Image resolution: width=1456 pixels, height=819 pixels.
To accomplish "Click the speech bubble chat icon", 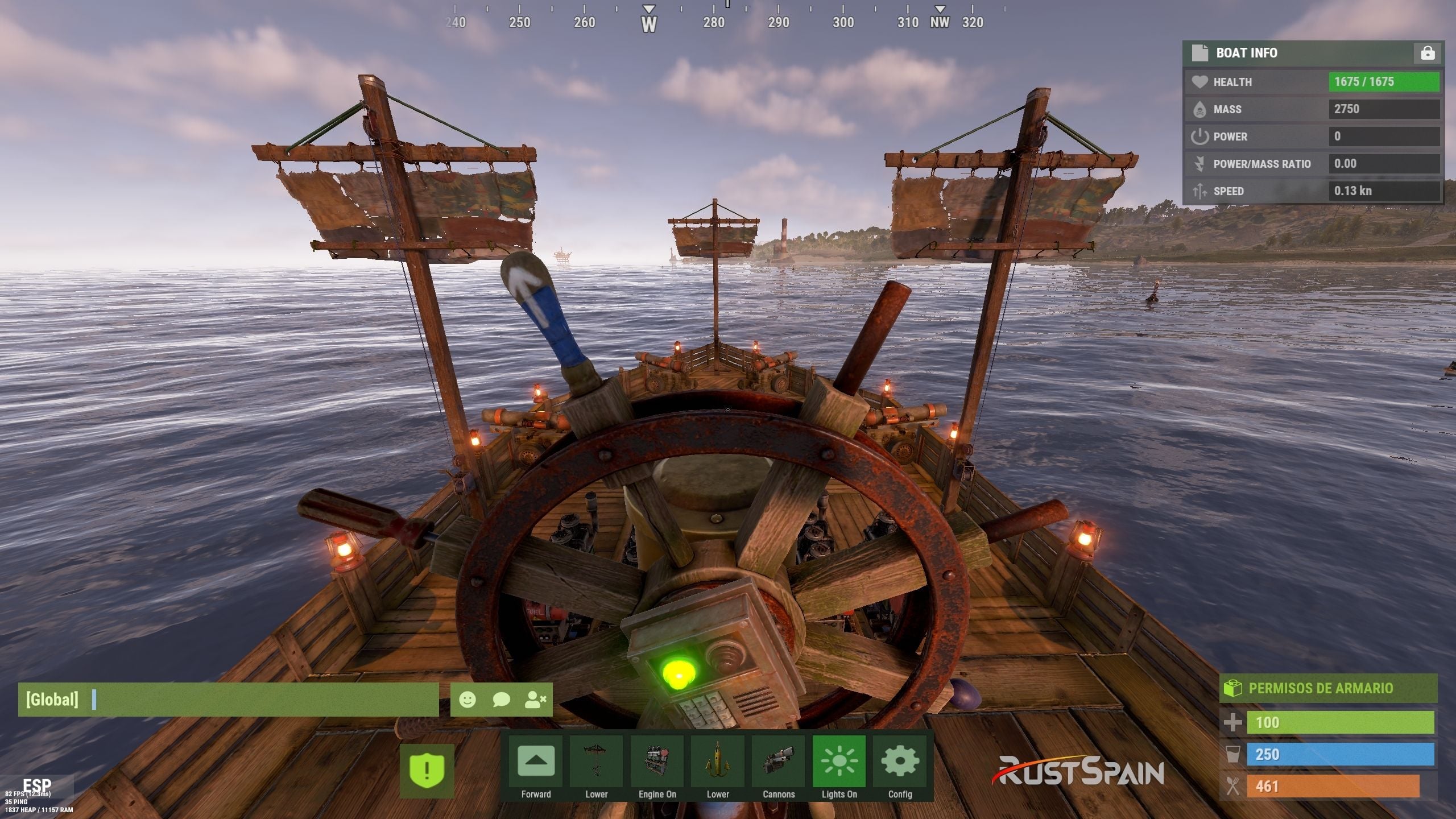I will tap(501, 700).
